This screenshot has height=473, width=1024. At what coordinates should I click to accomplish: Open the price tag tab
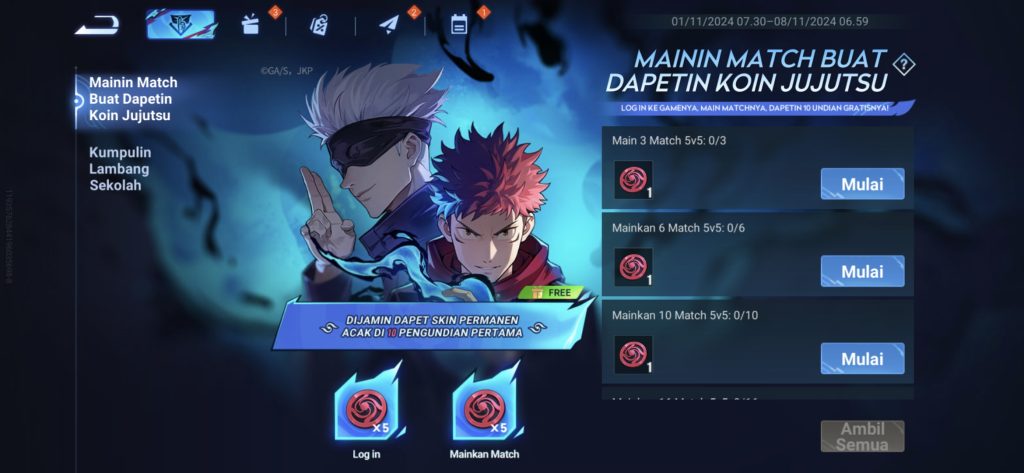tap(318, 25)
